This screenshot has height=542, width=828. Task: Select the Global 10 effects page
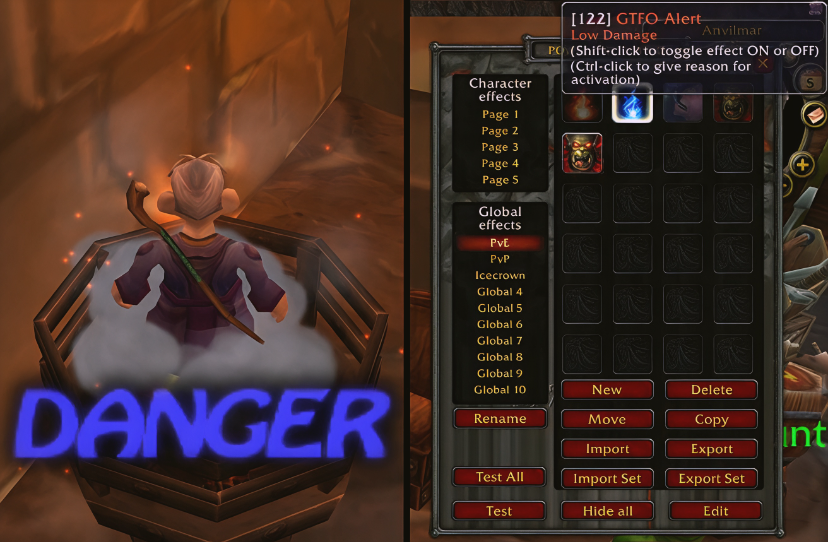click(500, 390)
